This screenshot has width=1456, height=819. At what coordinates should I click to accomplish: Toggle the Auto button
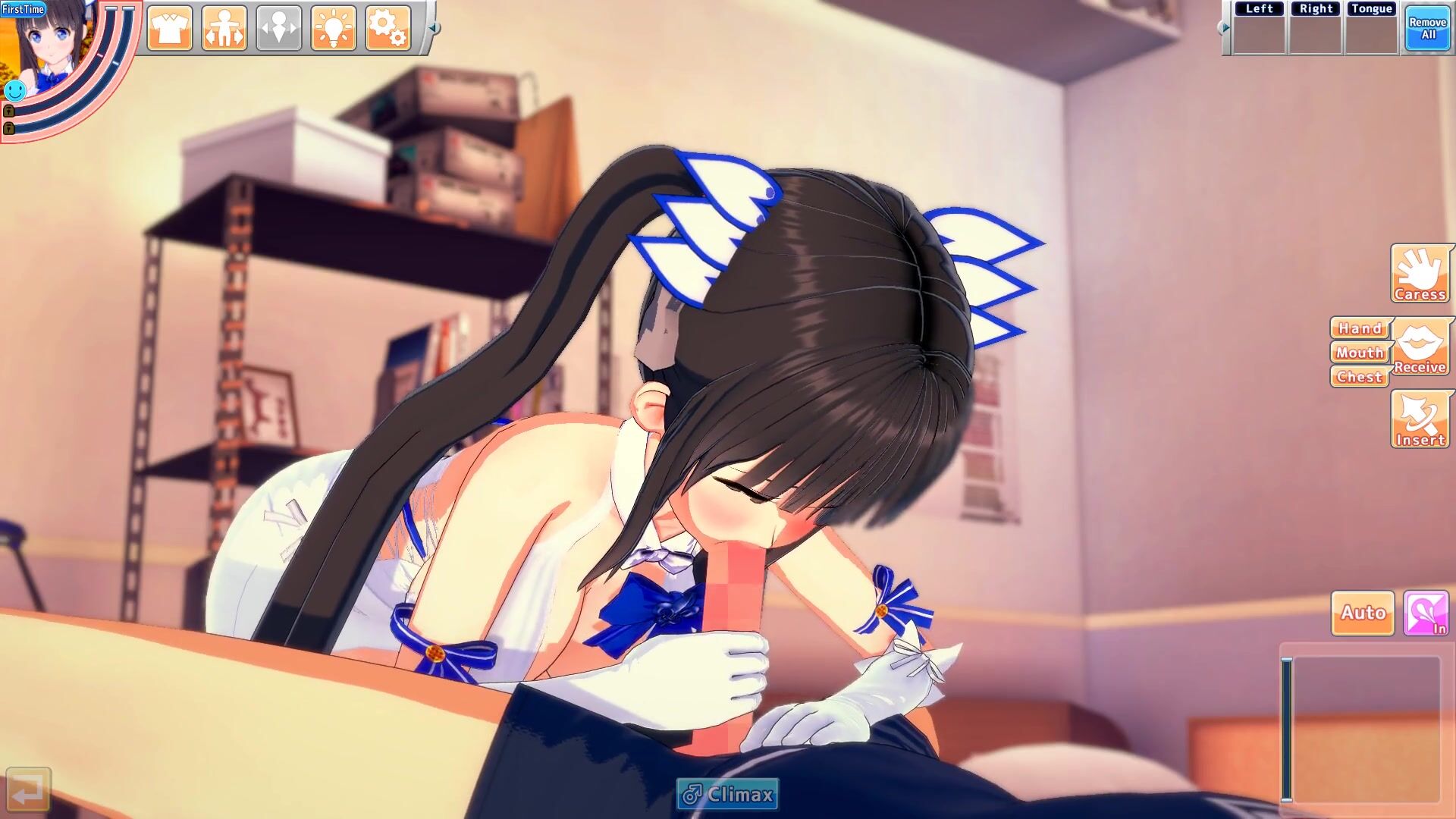point(1363,613)
